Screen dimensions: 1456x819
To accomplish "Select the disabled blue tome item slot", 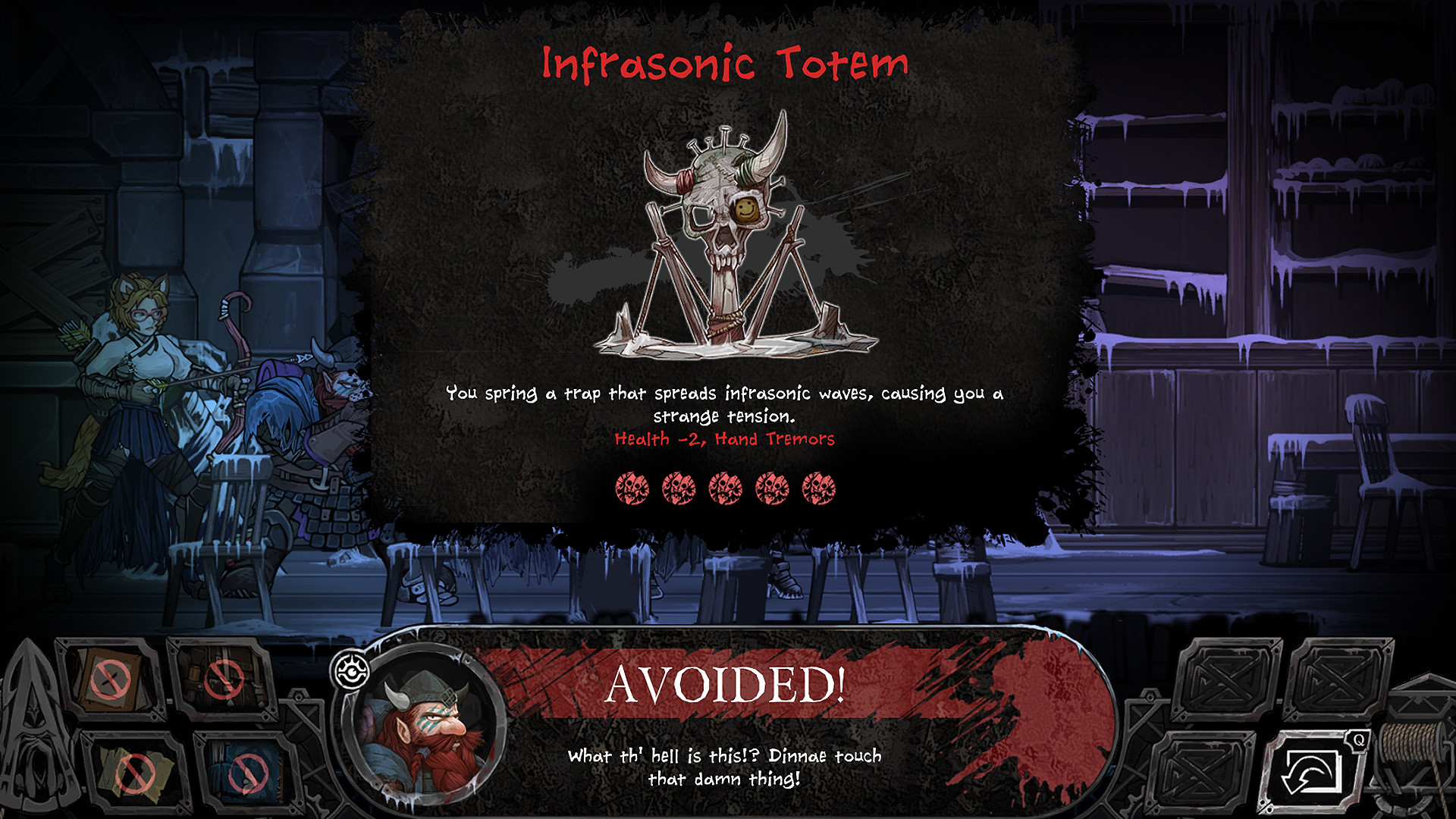I will pos(246,772).
